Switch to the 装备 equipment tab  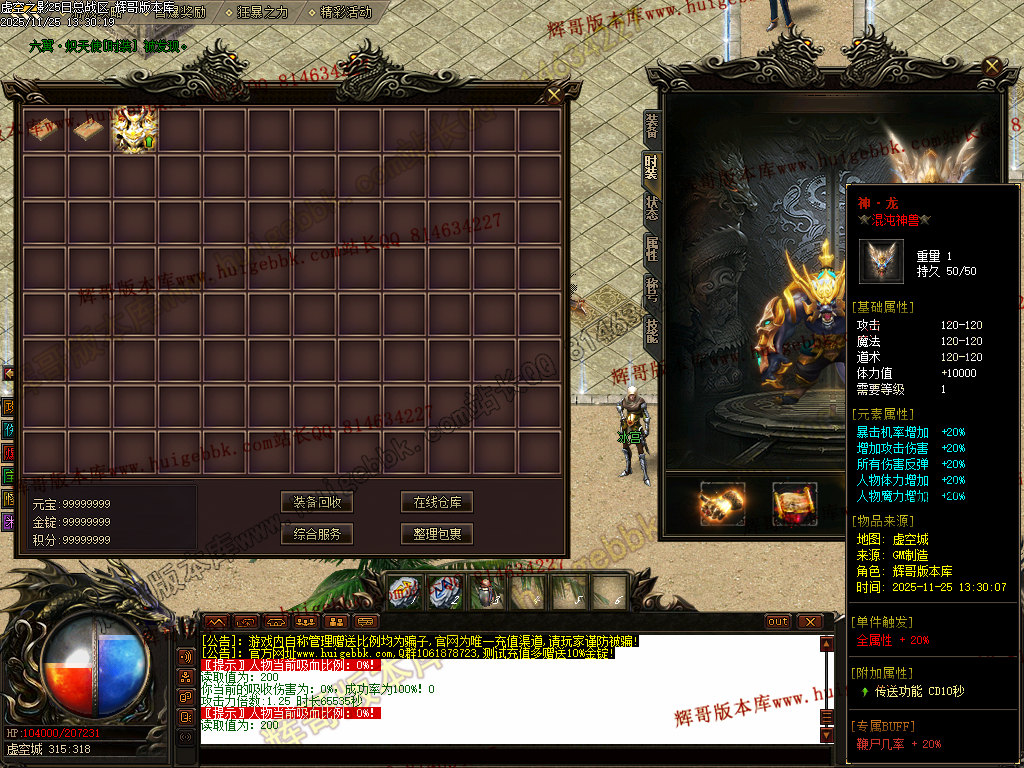(x=652, y=126)
